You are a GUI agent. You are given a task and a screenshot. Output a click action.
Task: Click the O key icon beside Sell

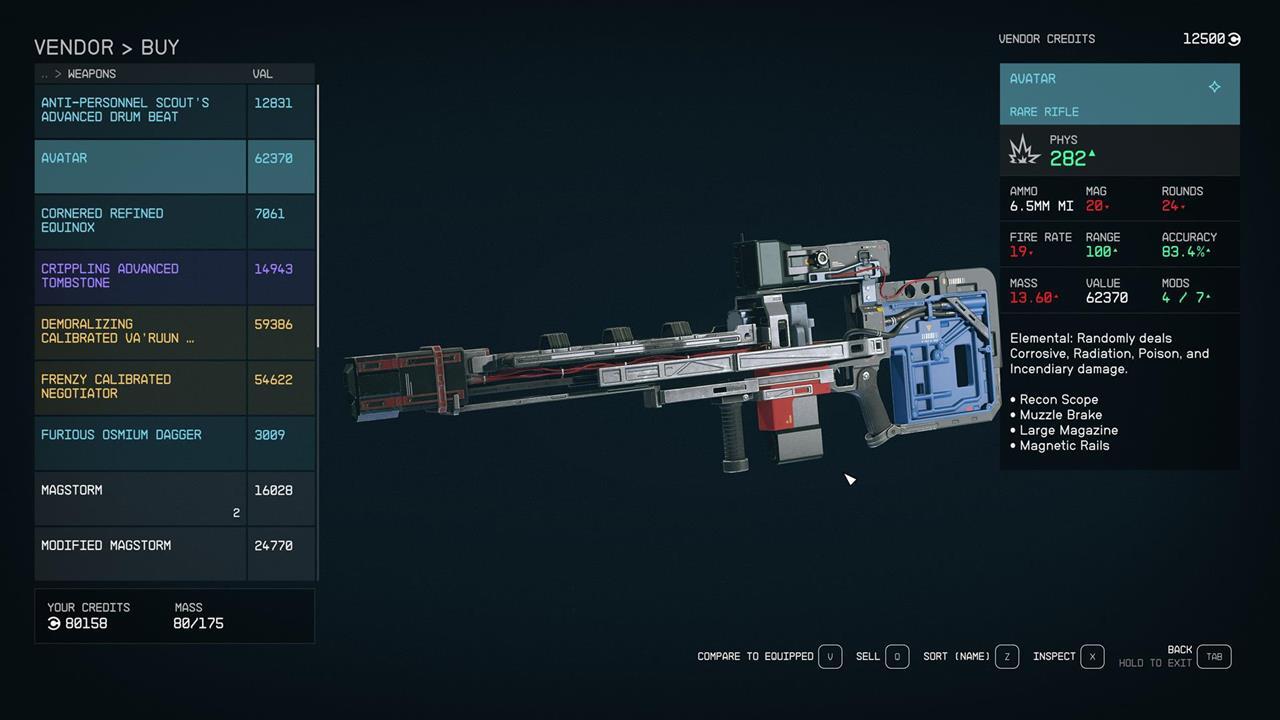pyautogui.click(x=896, y=656)
